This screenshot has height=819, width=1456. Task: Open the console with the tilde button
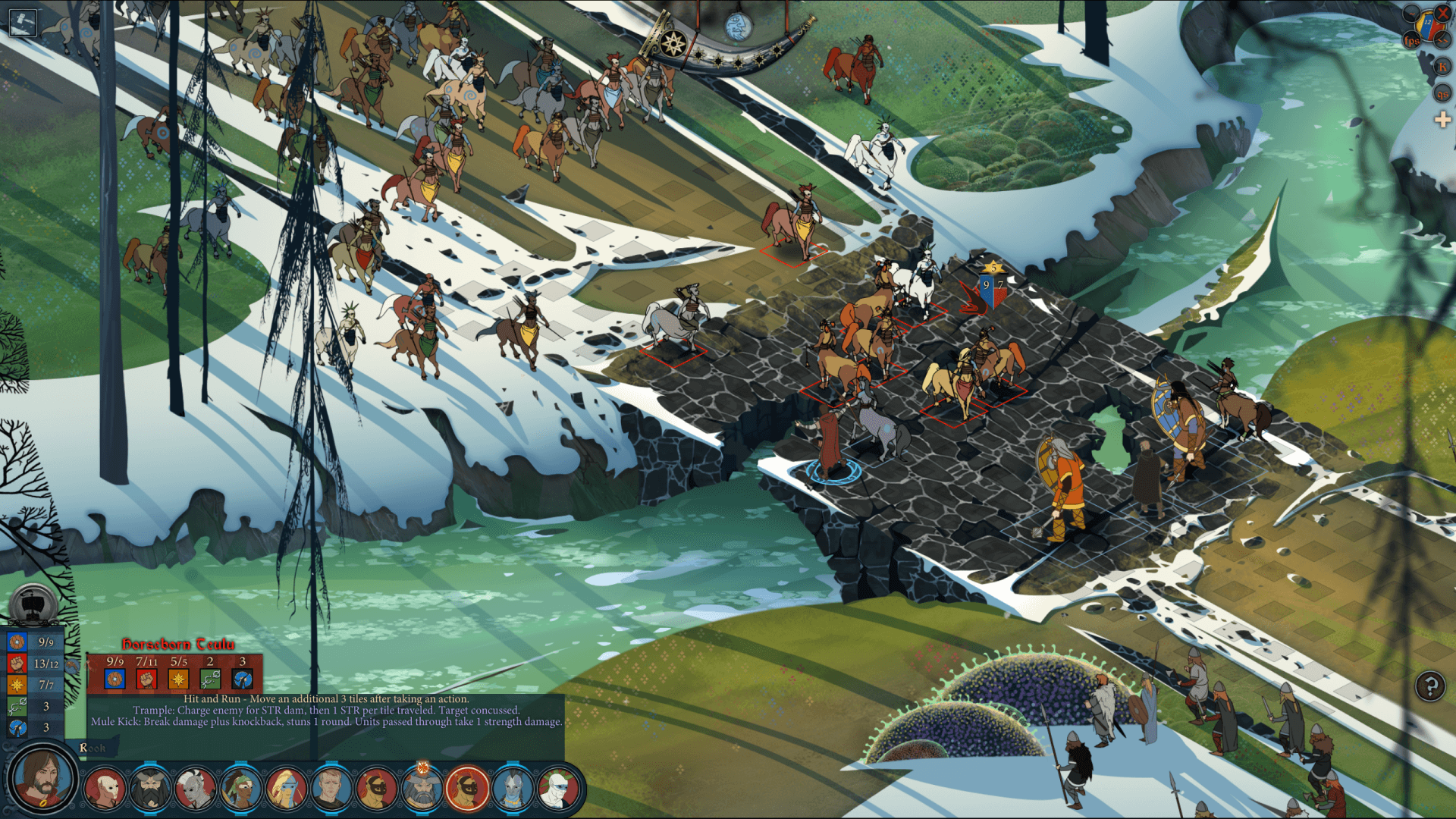tap(1410, 13)
